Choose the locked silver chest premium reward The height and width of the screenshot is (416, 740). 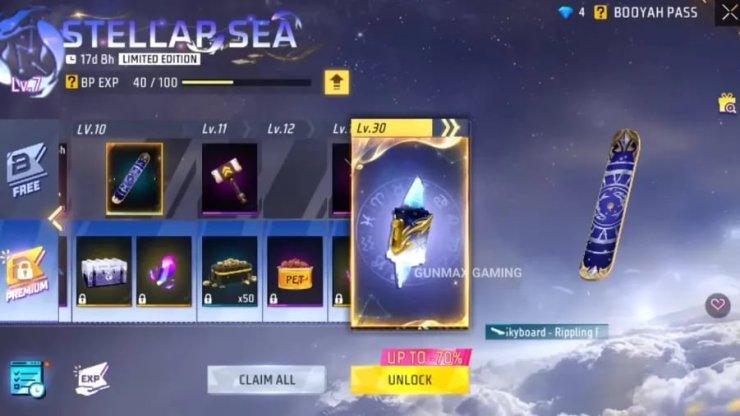(103, 270)
